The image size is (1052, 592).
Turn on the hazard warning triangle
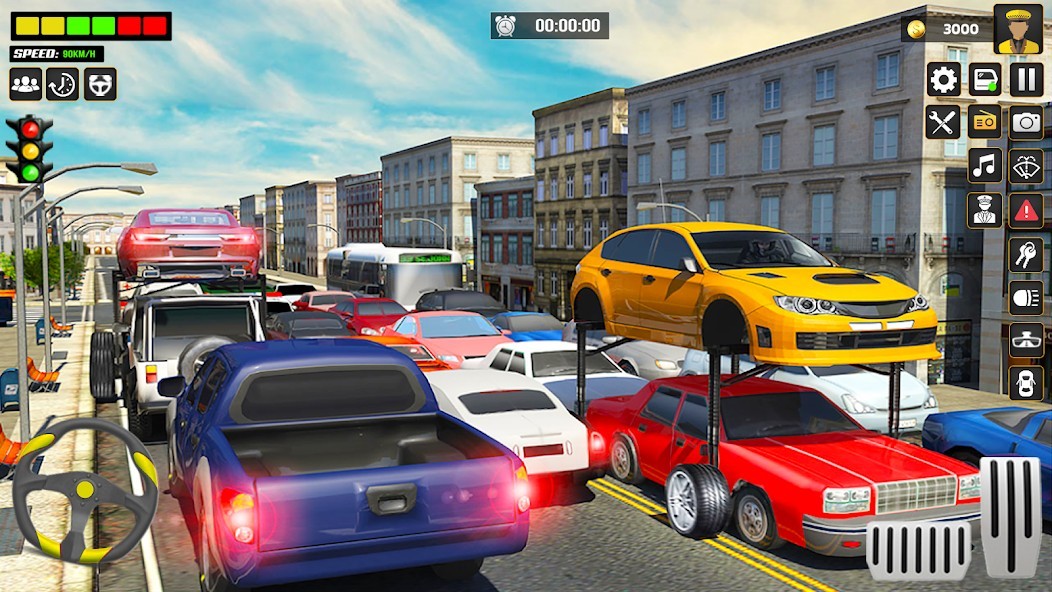[x=1026, y=209]
